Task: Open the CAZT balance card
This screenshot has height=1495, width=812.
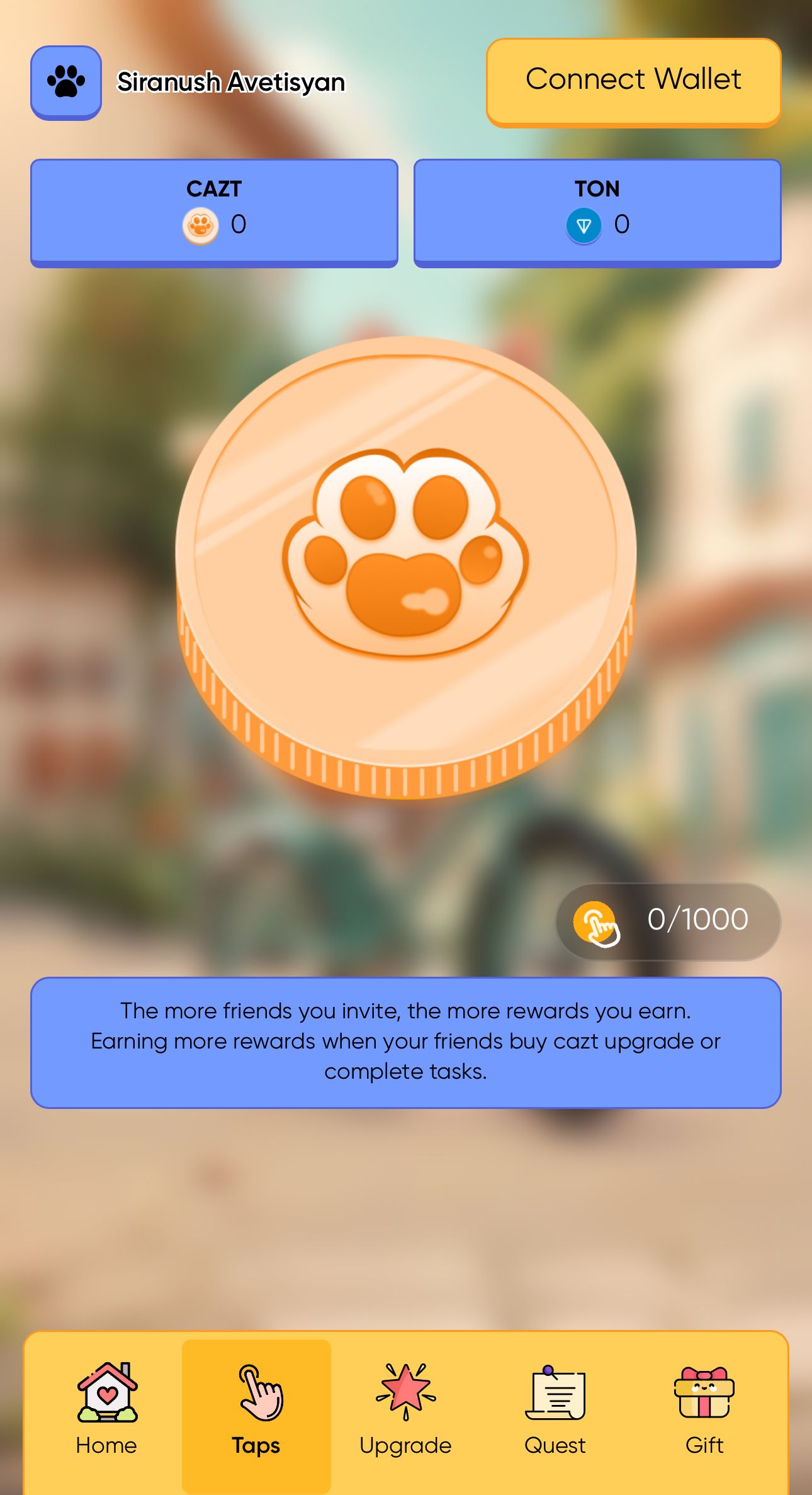Action: pos(214,211)
